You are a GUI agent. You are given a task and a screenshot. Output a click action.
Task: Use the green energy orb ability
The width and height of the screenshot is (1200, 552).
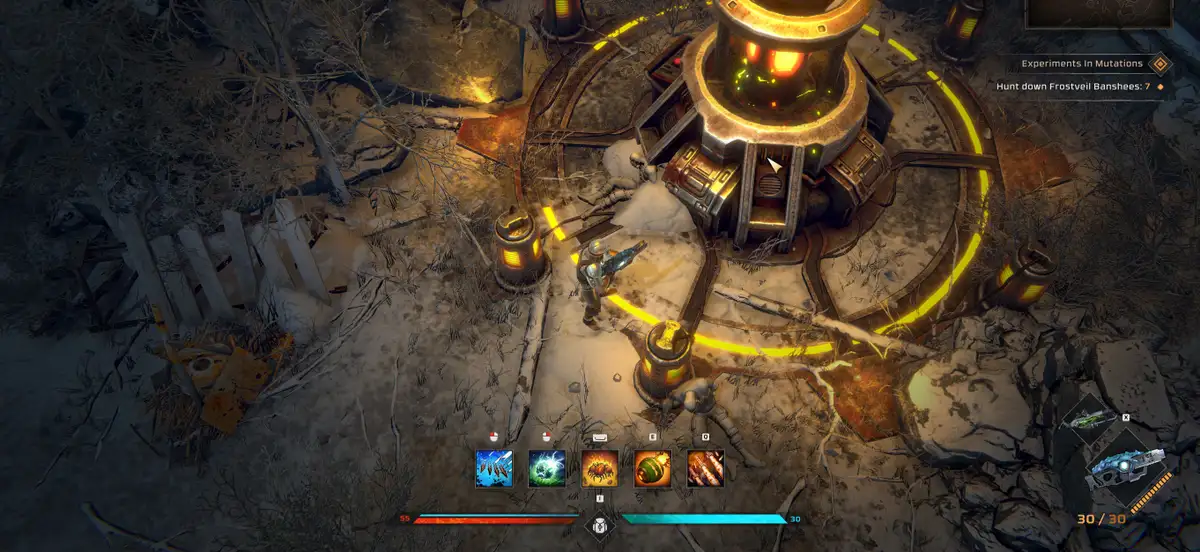coord(547,468)
